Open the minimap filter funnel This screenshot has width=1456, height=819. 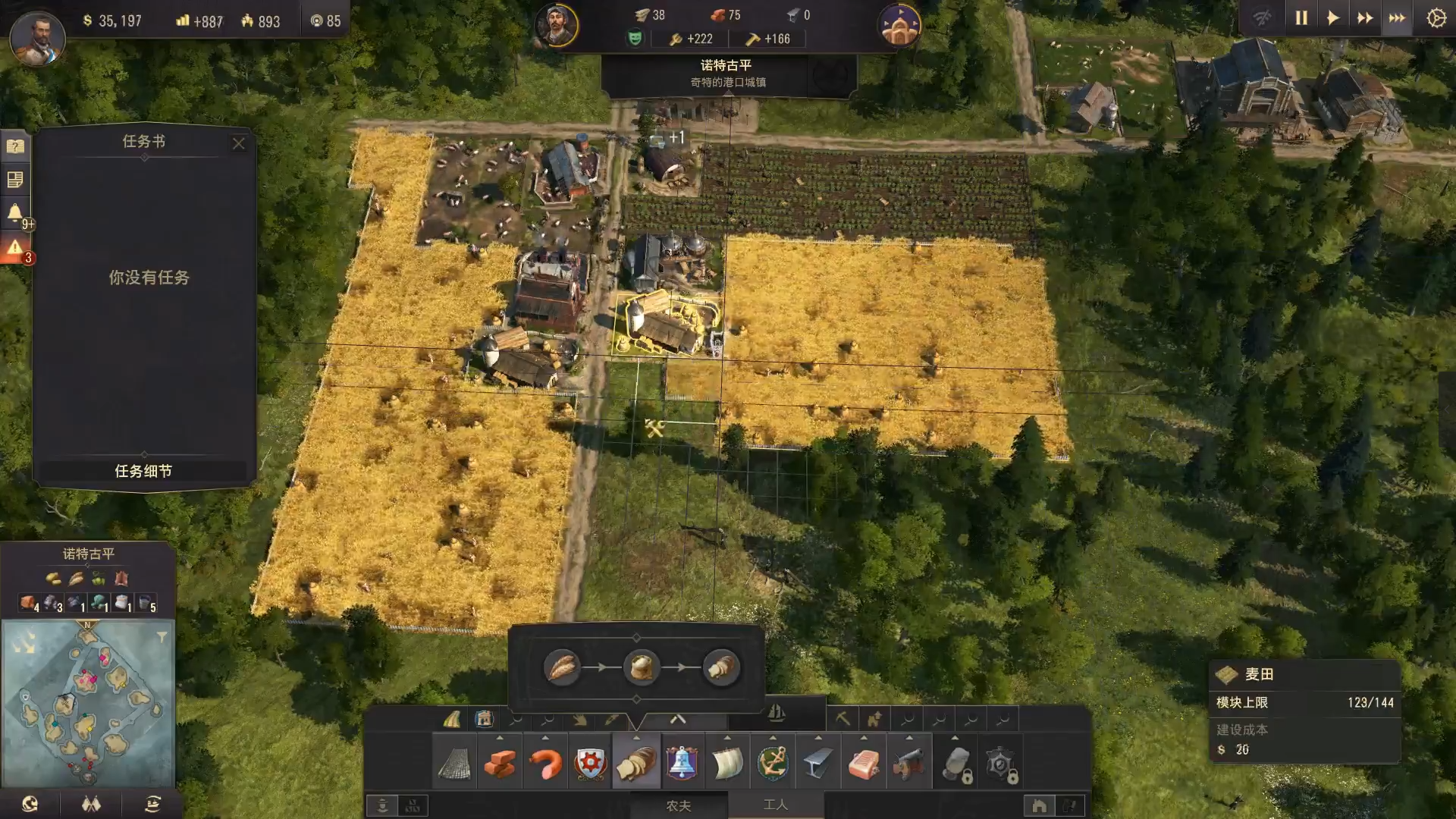(x=162, y=637)
